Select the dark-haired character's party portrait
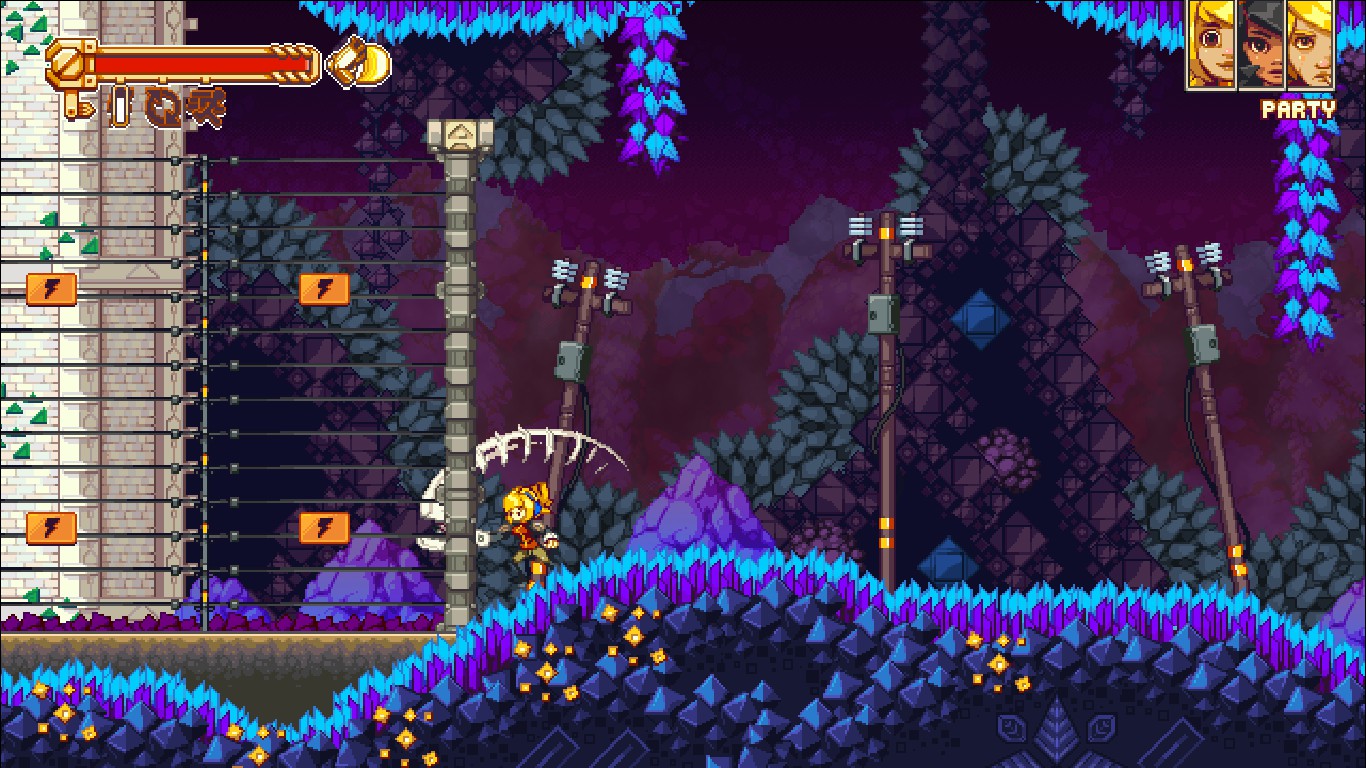Viewport: 1366px width, 768px height. pos(1262,45)
